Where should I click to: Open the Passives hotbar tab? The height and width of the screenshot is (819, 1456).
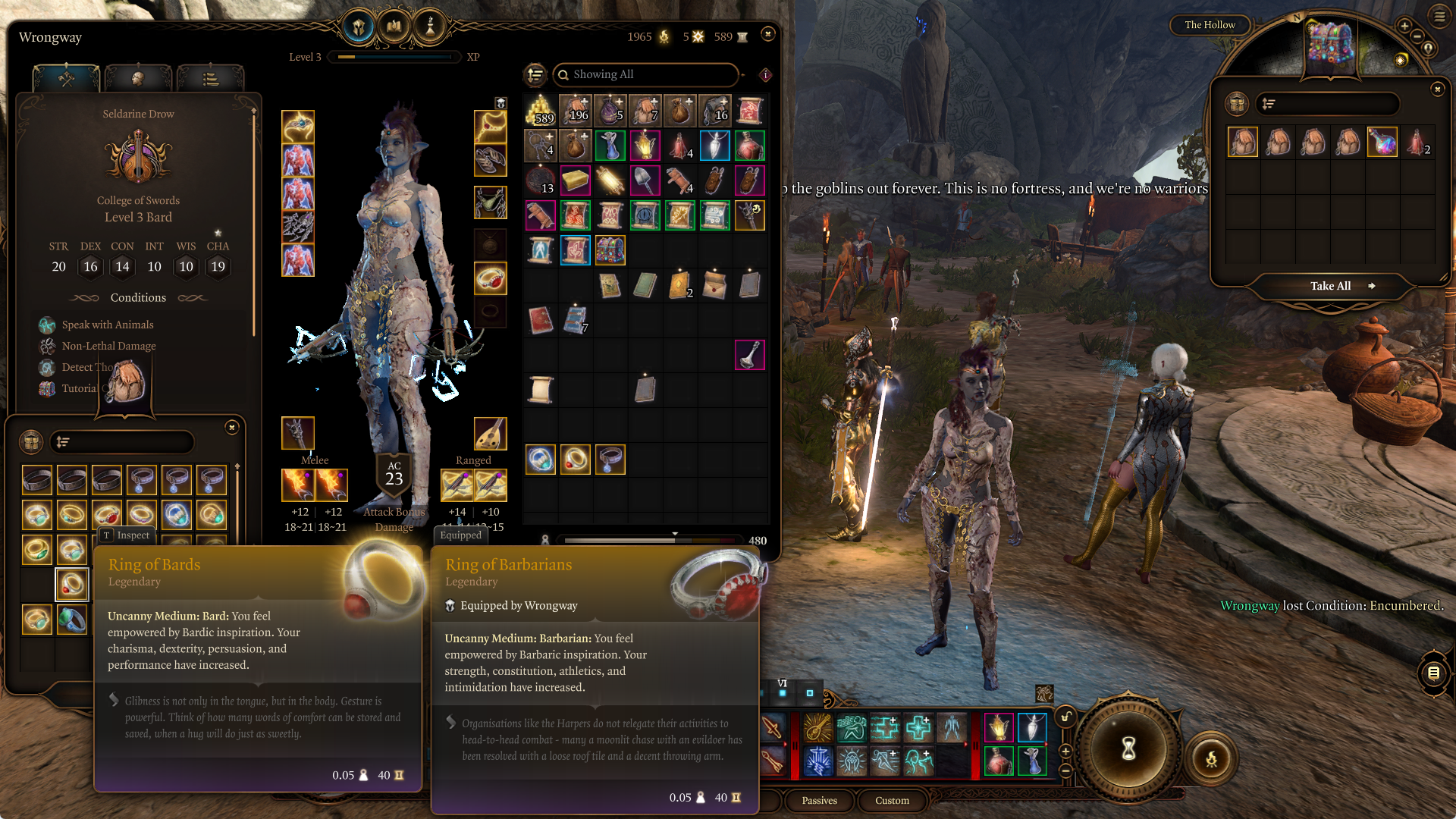pyautogui.click(x=819, y=800)
